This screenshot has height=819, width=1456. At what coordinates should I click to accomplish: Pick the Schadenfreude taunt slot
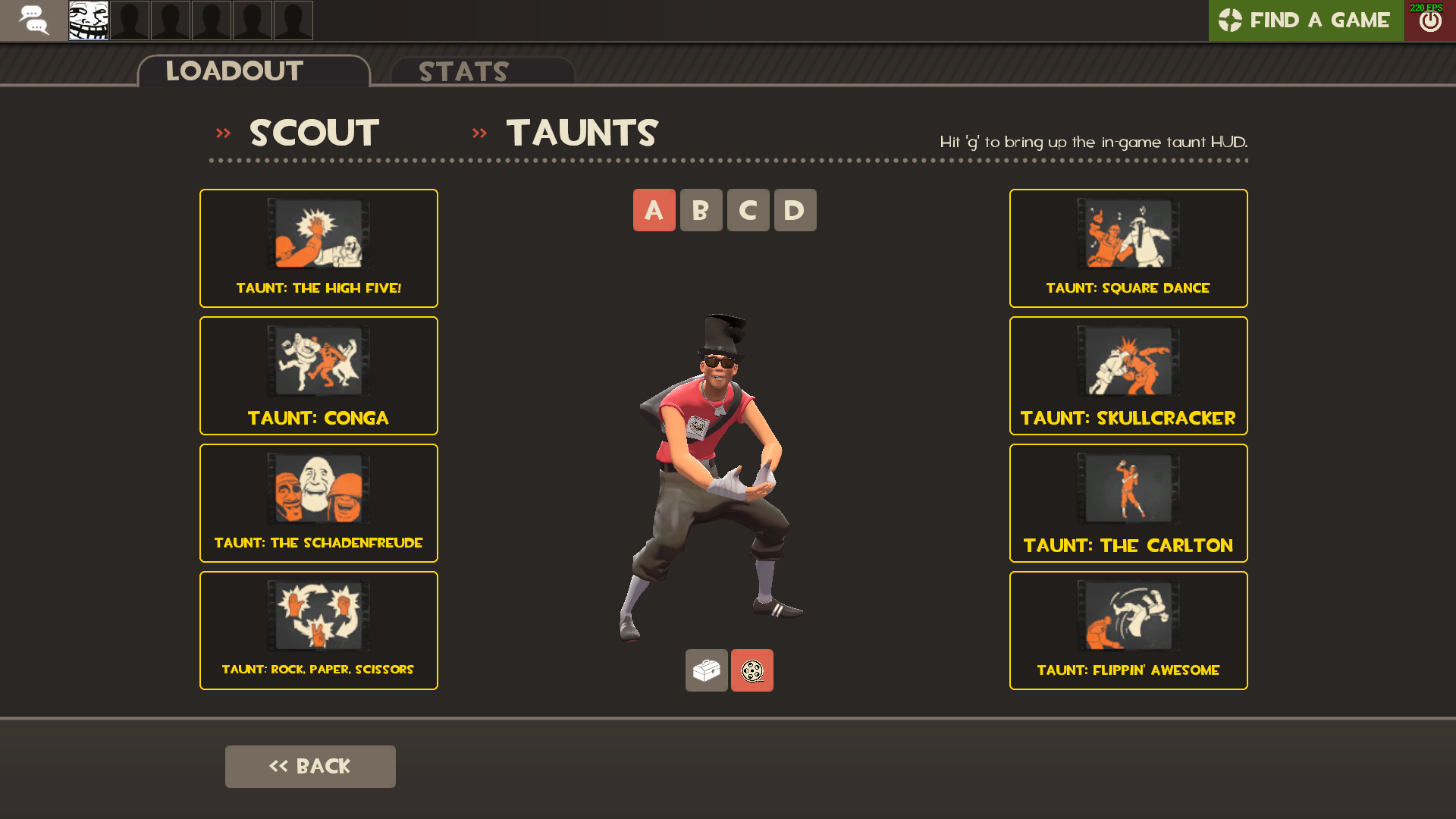[318, 503]
